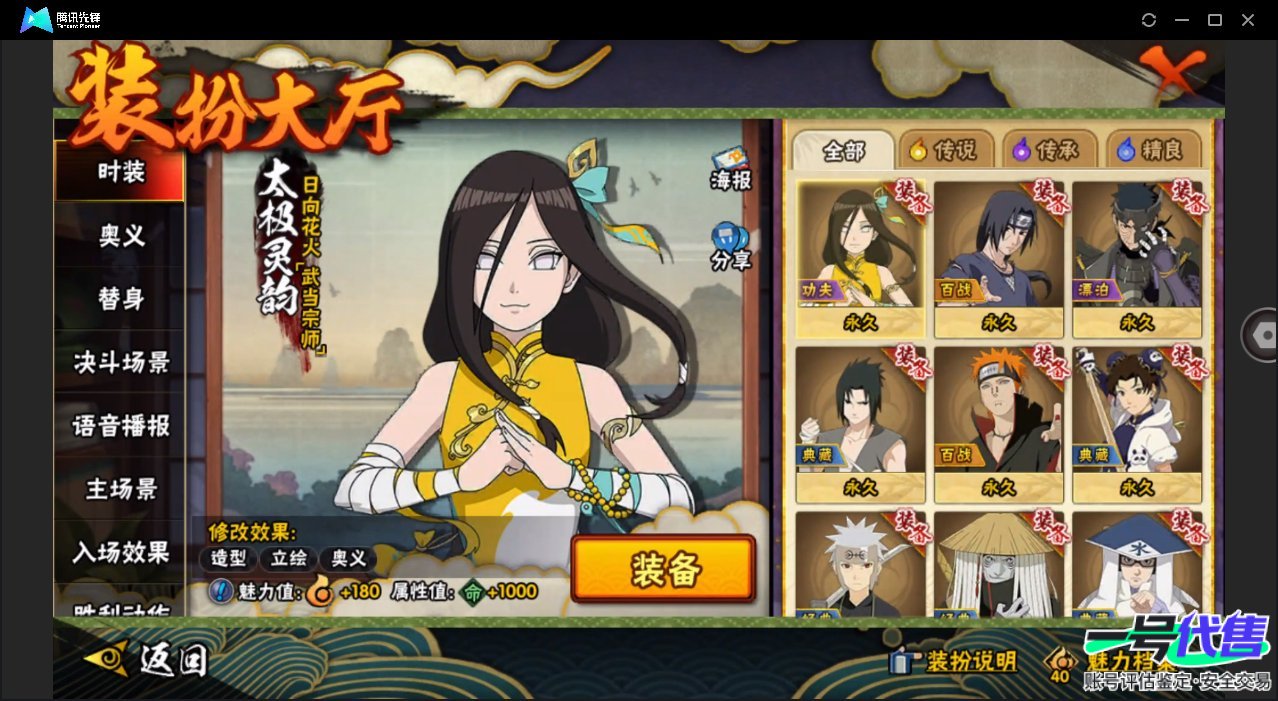Tap the 分享 share icon

[731, 246]
